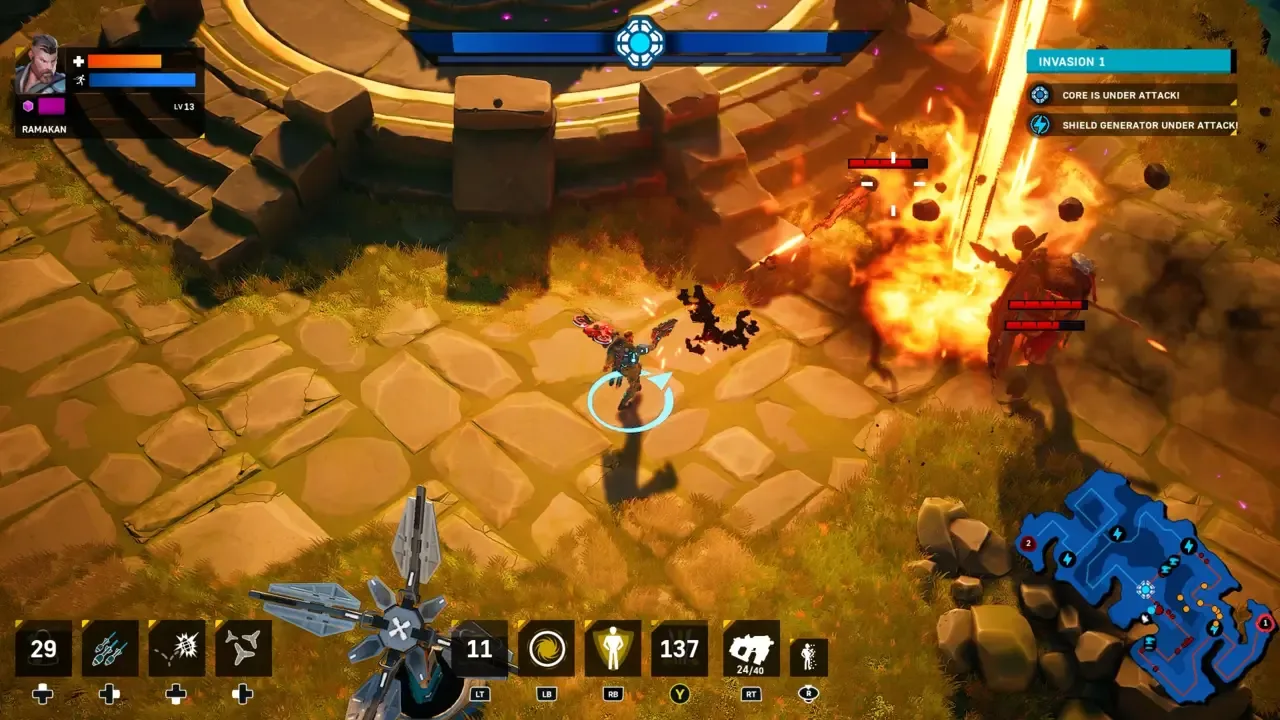Click Ramakan's character portrait
The width and height of the screenshot is (1280, 720).
point(40,64)
